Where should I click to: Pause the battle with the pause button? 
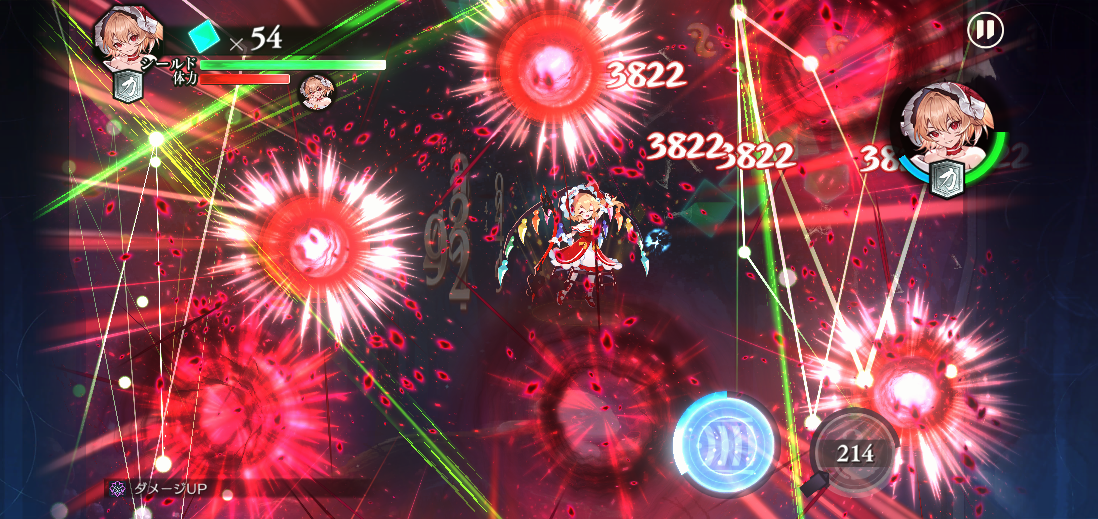[985, 30]
